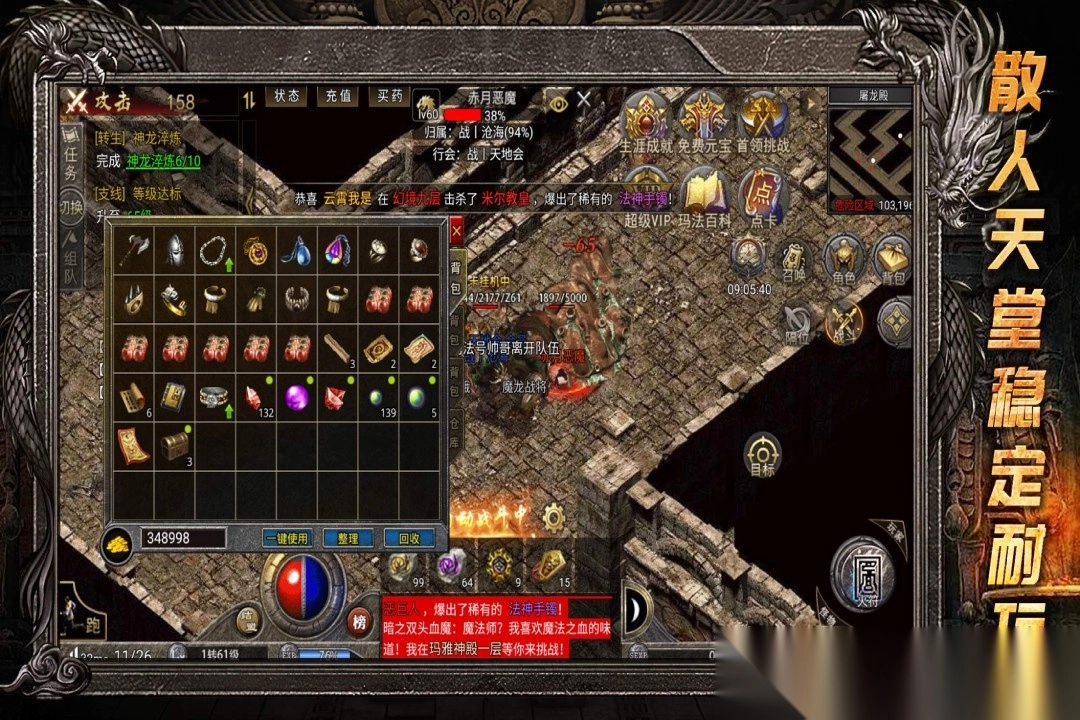Tap the 目标 target selection button
1080x720 pixels.
[x=762, y=453]
